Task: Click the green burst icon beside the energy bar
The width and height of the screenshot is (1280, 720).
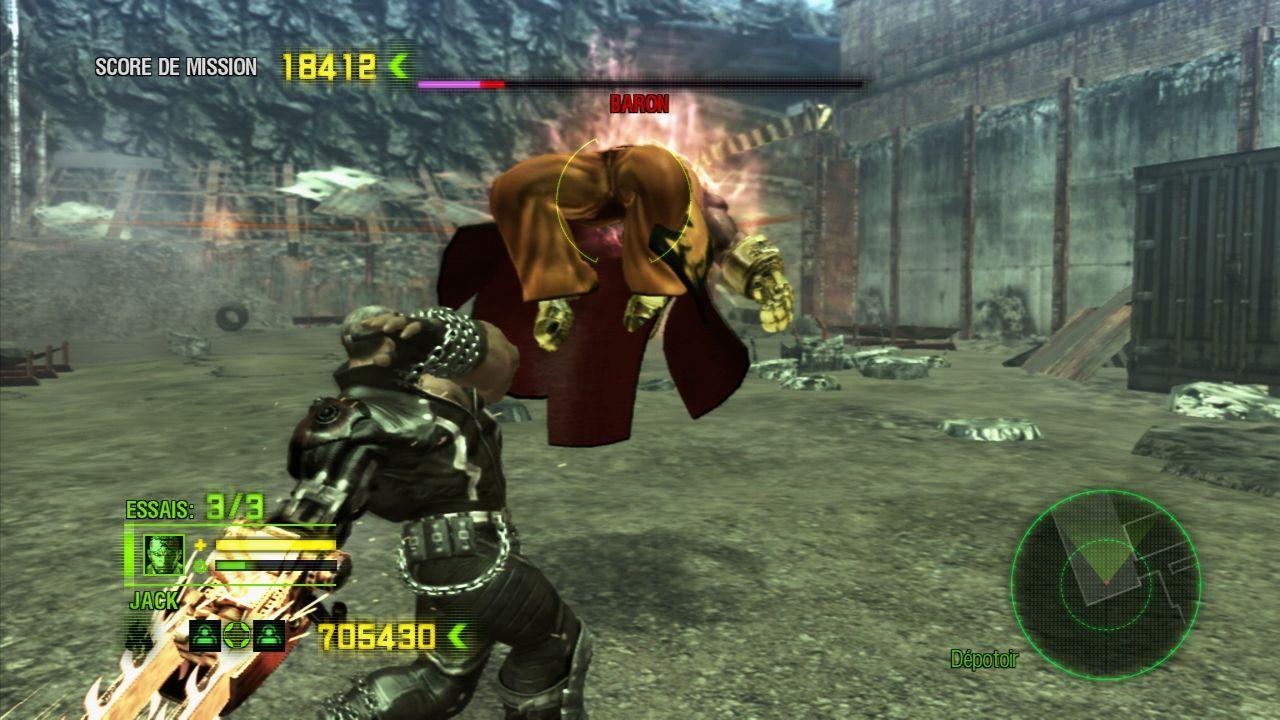Action: (x=200, y=566)
